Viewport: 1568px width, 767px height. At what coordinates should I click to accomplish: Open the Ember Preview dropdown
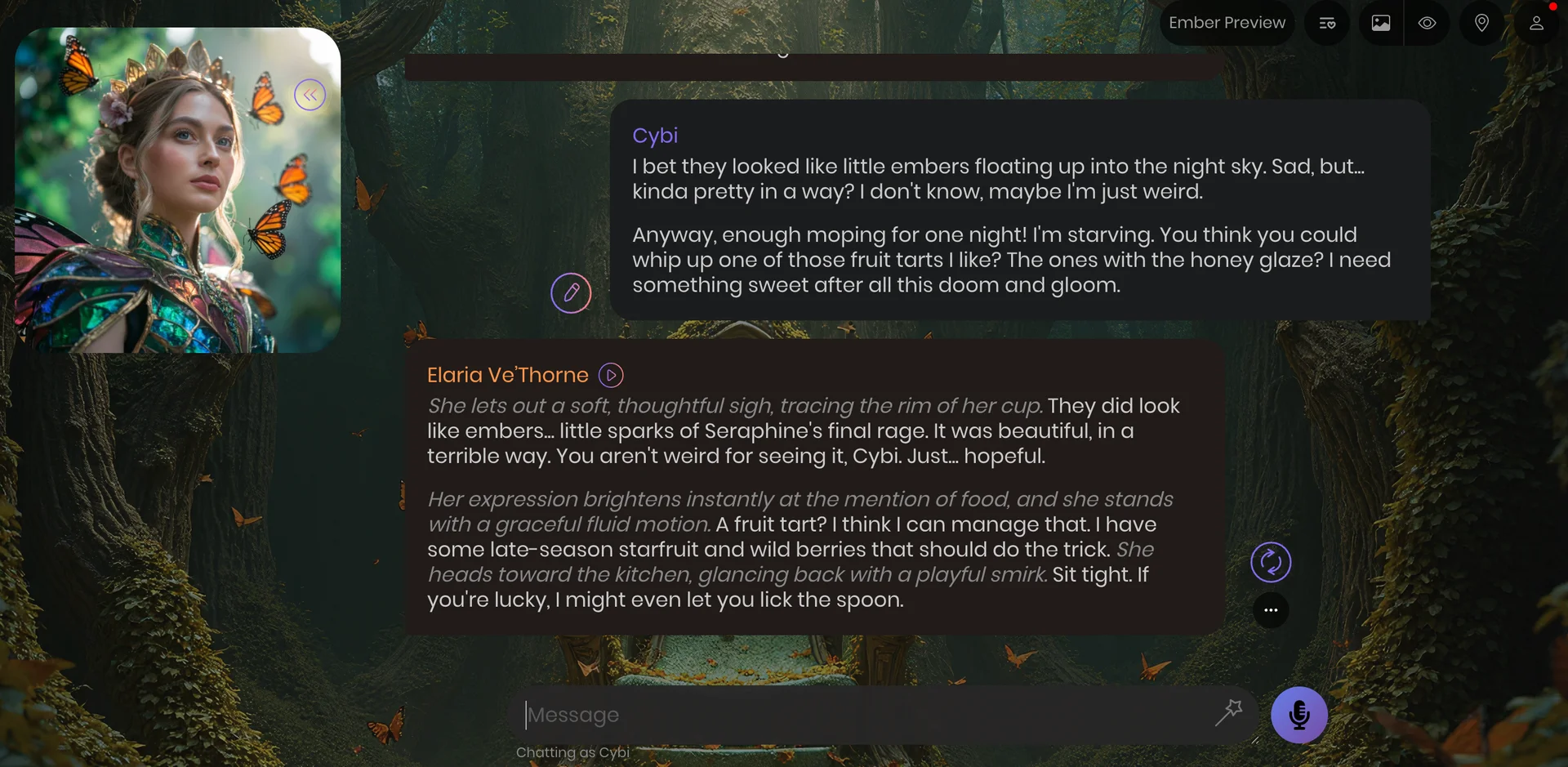coord(1227,23)
